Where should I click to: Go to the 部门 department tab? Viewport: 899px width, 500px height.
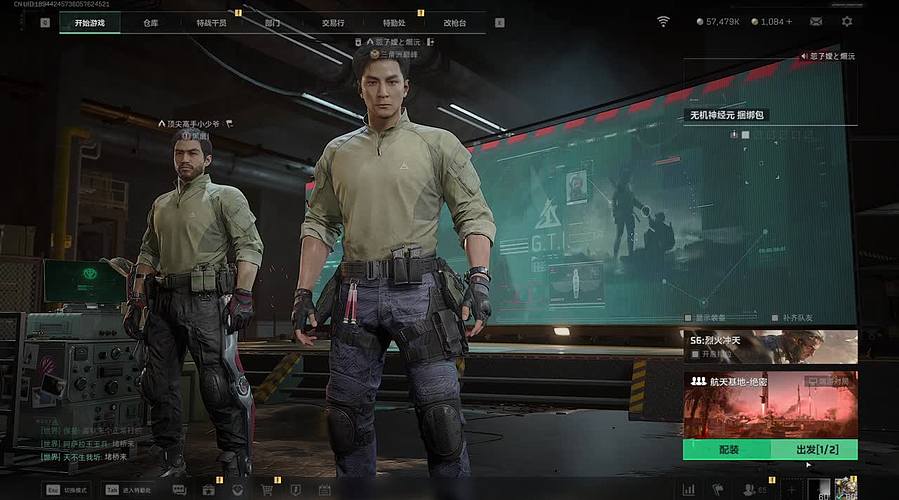pyautogui.click(x=272, y=22)
